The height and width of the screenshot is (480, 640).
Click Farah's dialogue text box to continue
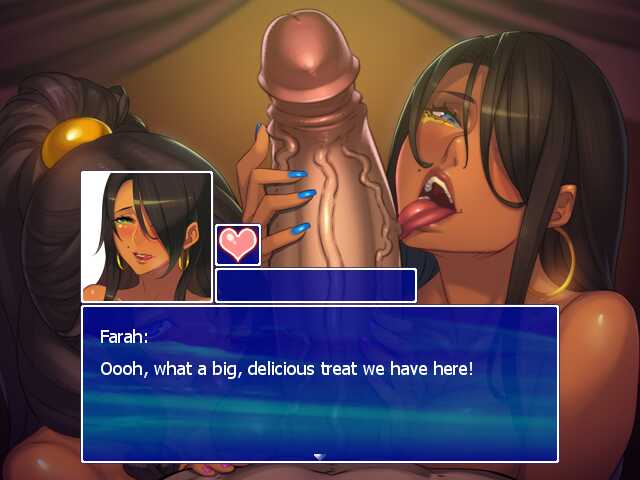319,384
